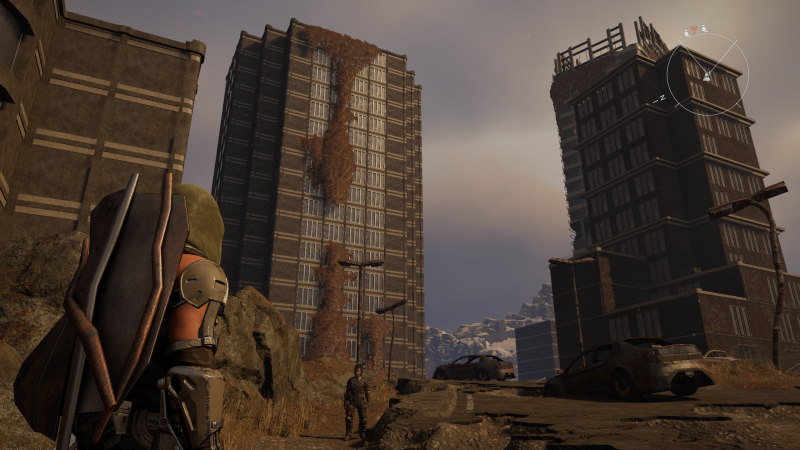Screen dimensions: 800x450
Task: Select the red enemy marker on the radar
Action: pyautogui.click(x=694, y=31)
